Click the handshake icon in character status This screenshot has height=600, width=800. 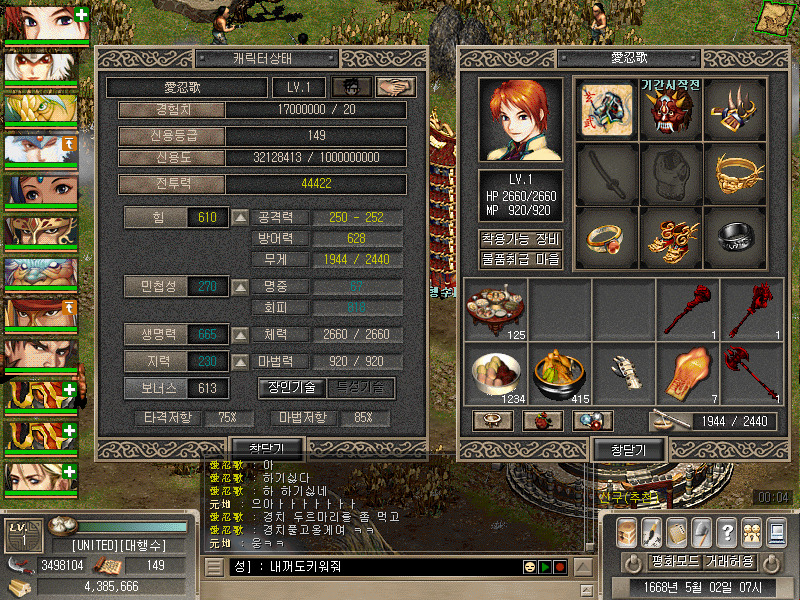point(396,88)
